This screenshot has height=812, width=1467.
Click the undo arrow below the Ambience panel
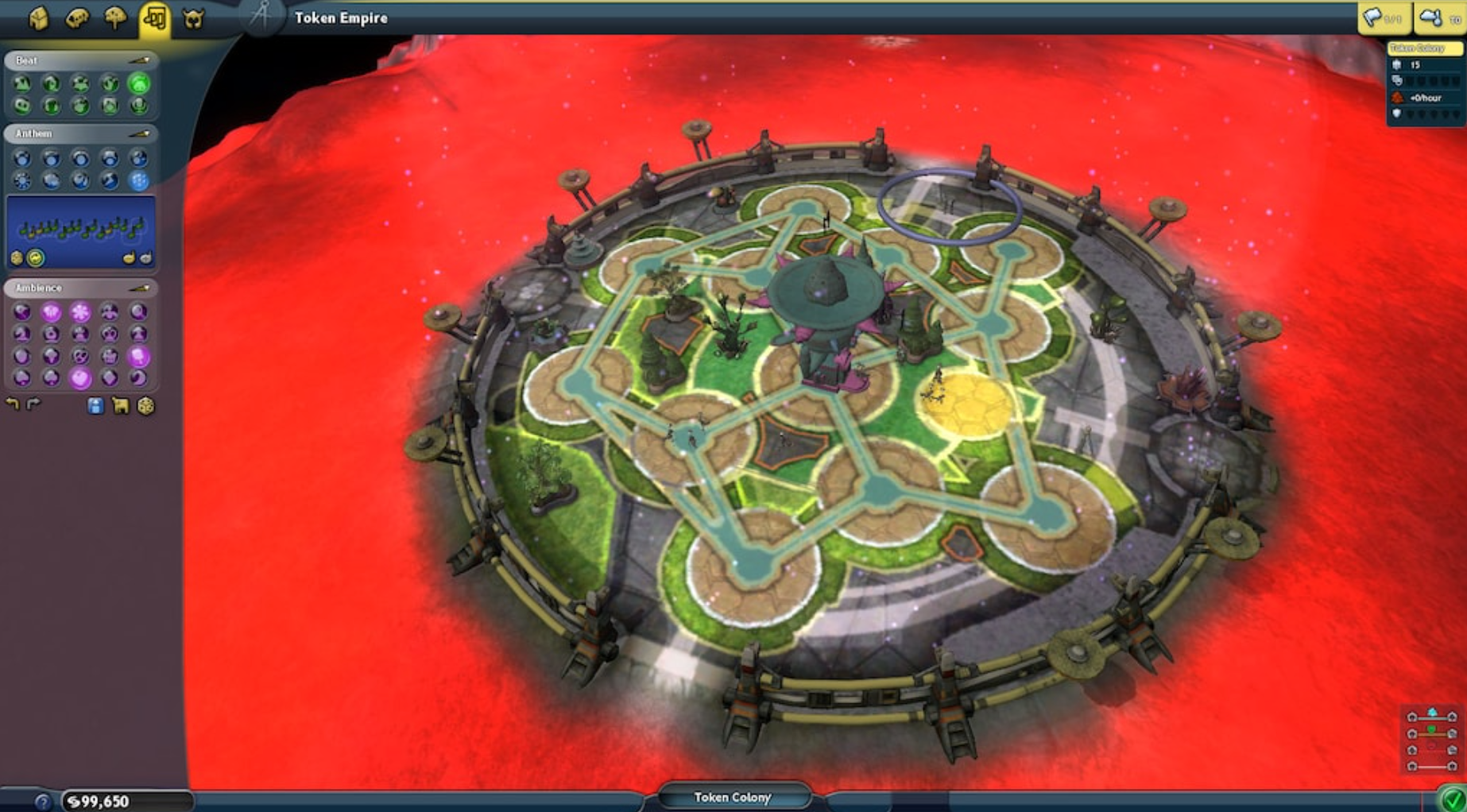click(13, 404)
